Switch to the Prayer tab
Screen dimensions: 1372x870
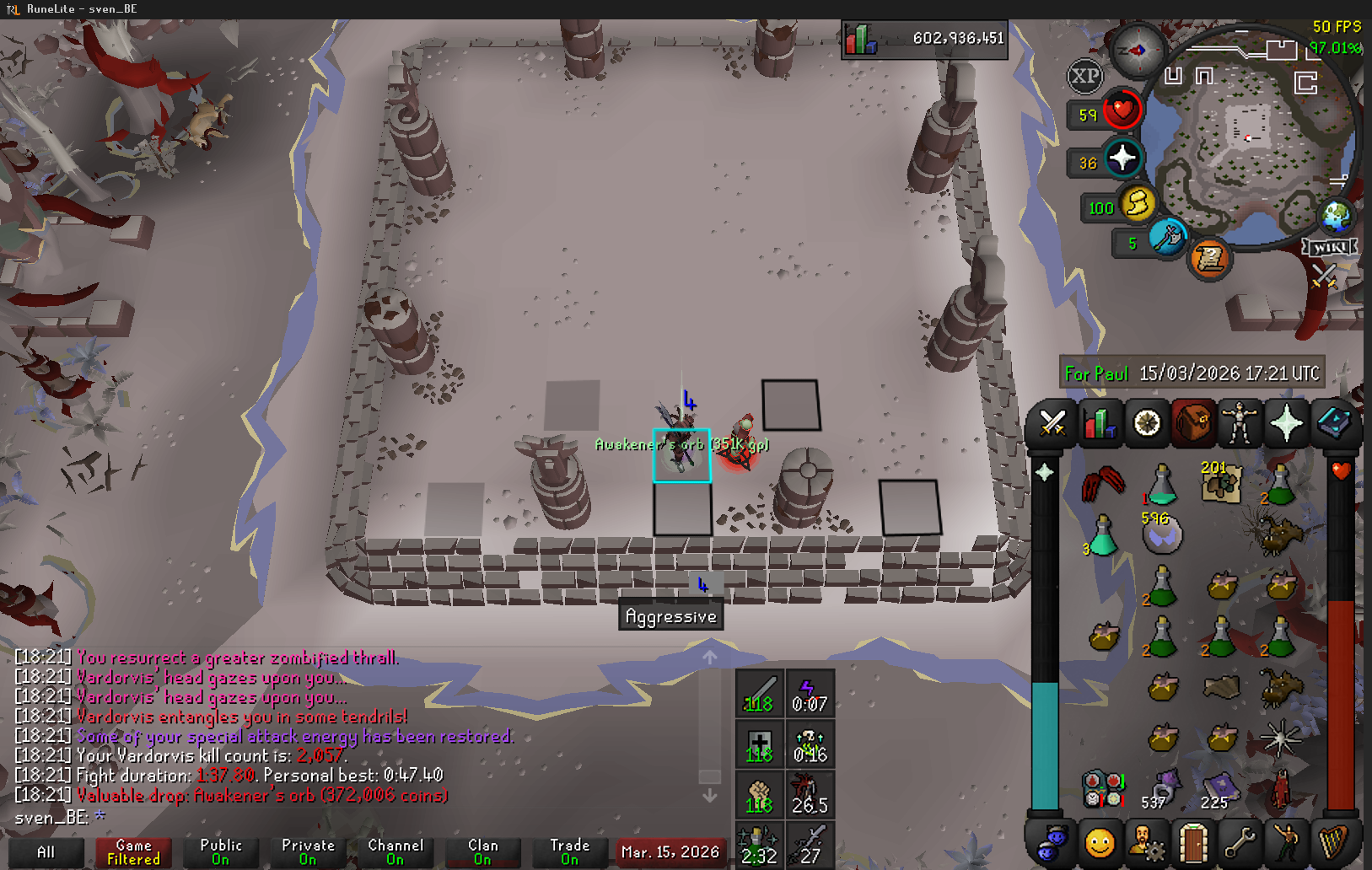[1287, 423]
